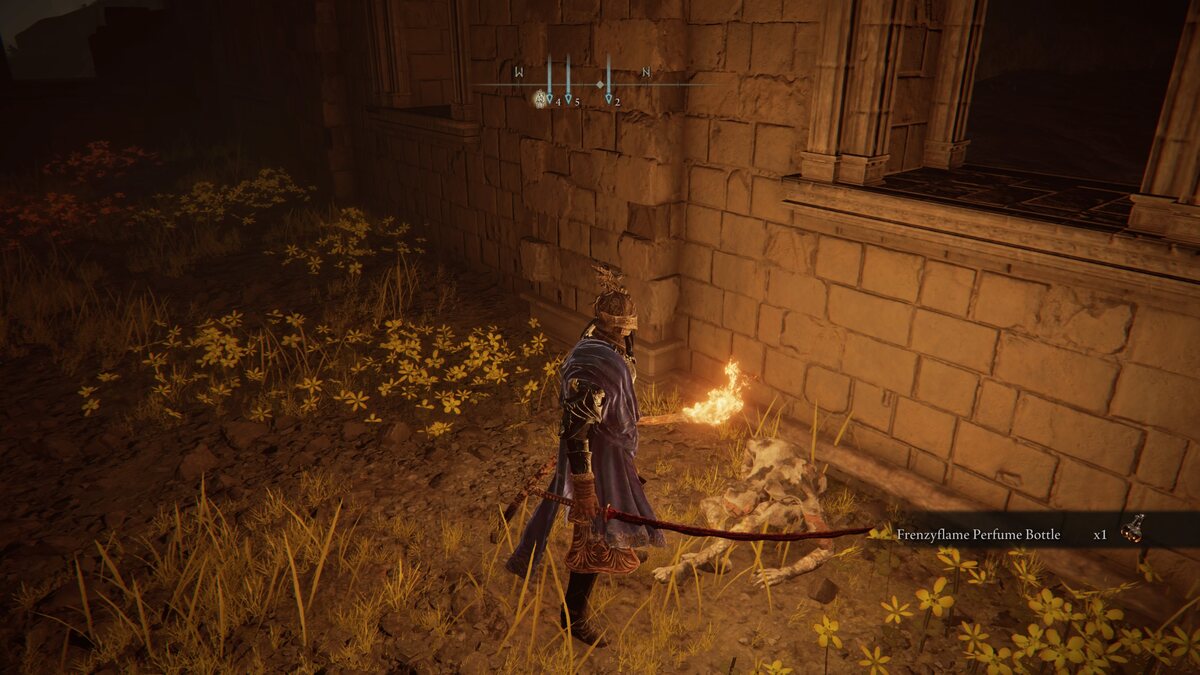Viewport: 1200px width, 675px height.
Task: Click the glowing site of grace compass icon
Action: tap(540, 98)
